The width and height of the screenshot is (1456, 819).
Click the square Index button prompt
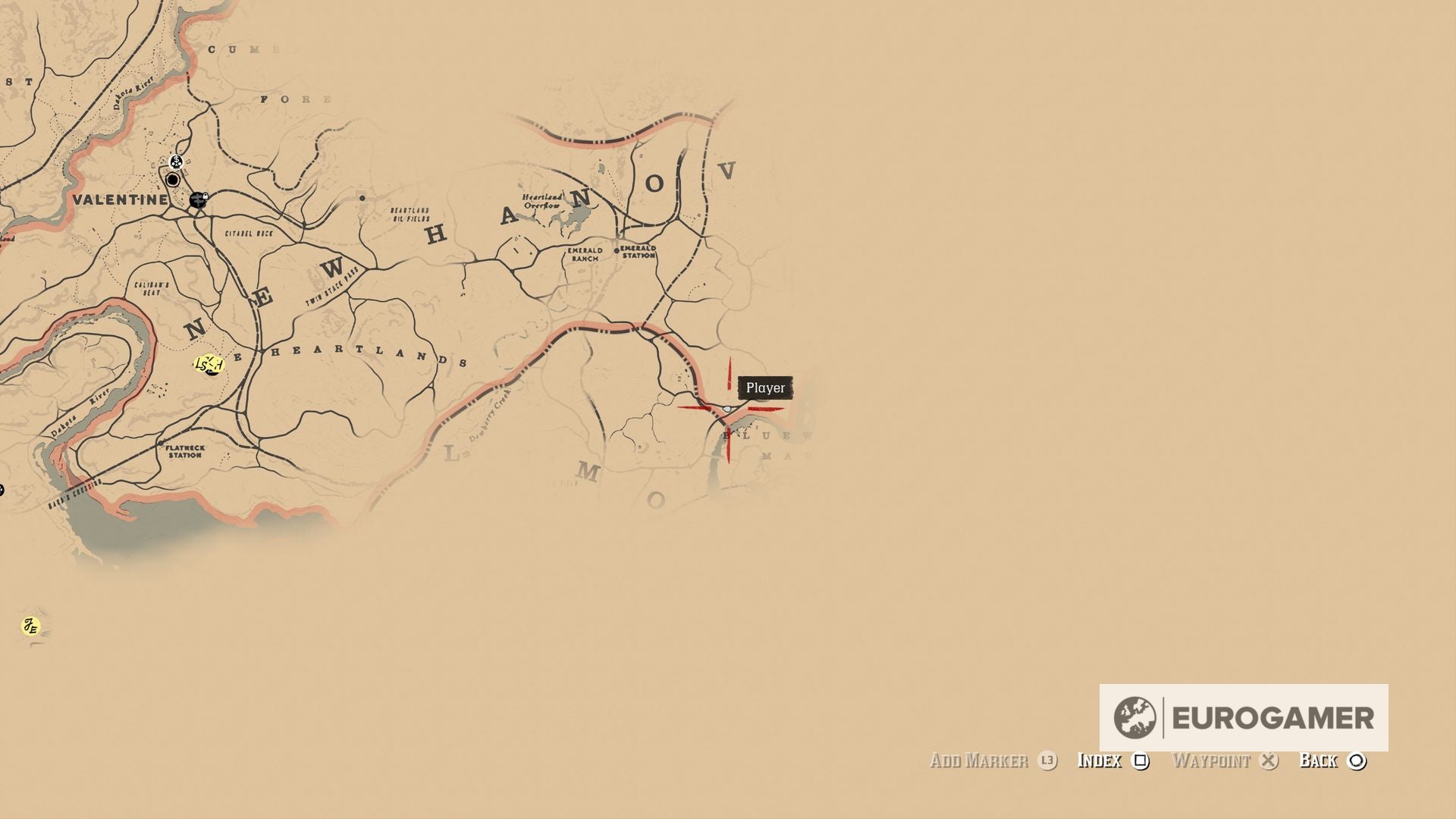(1141, 761)
